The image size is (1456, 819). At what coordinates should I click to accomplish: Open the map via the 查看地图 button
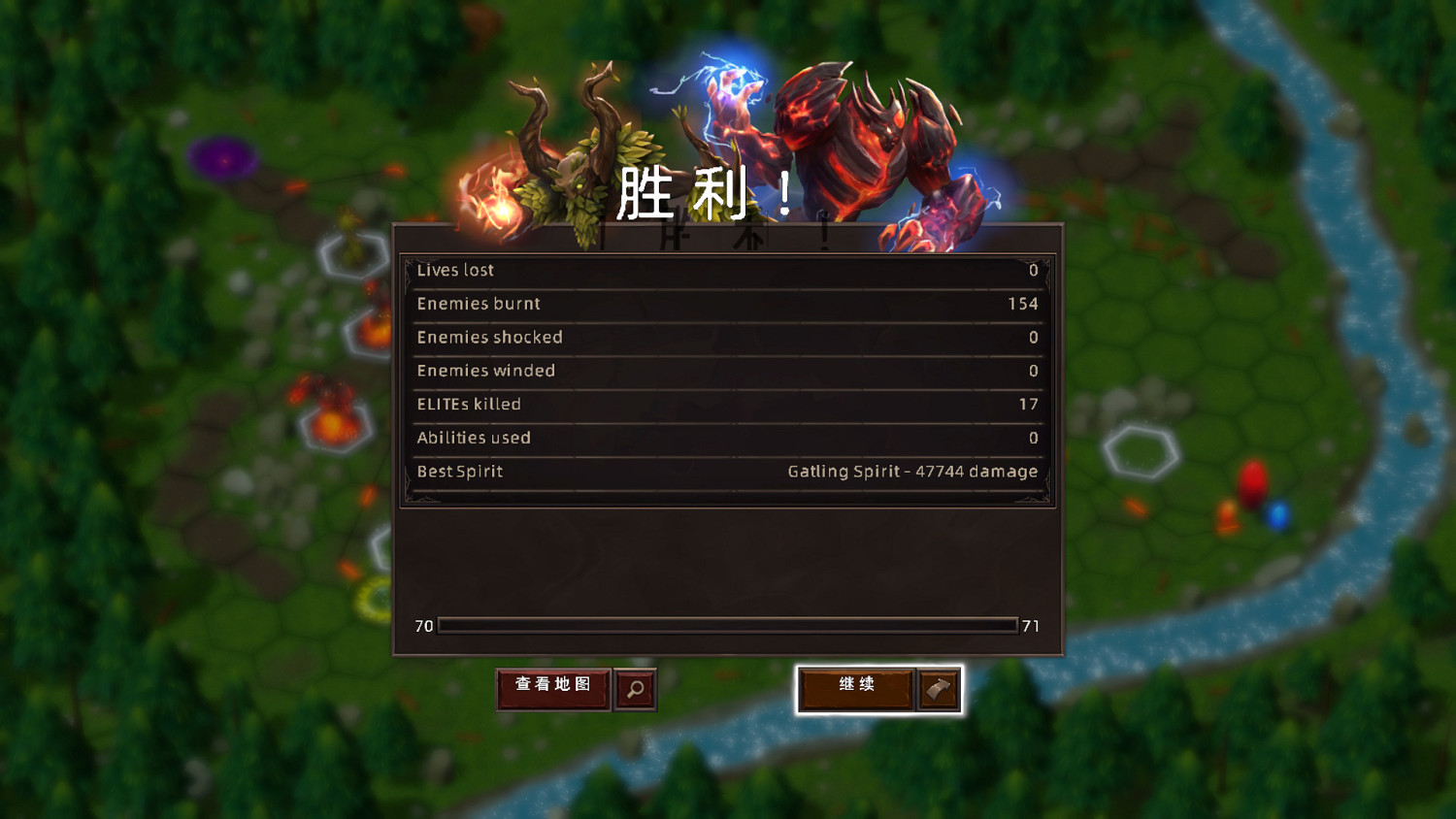[x=552, y=687]
